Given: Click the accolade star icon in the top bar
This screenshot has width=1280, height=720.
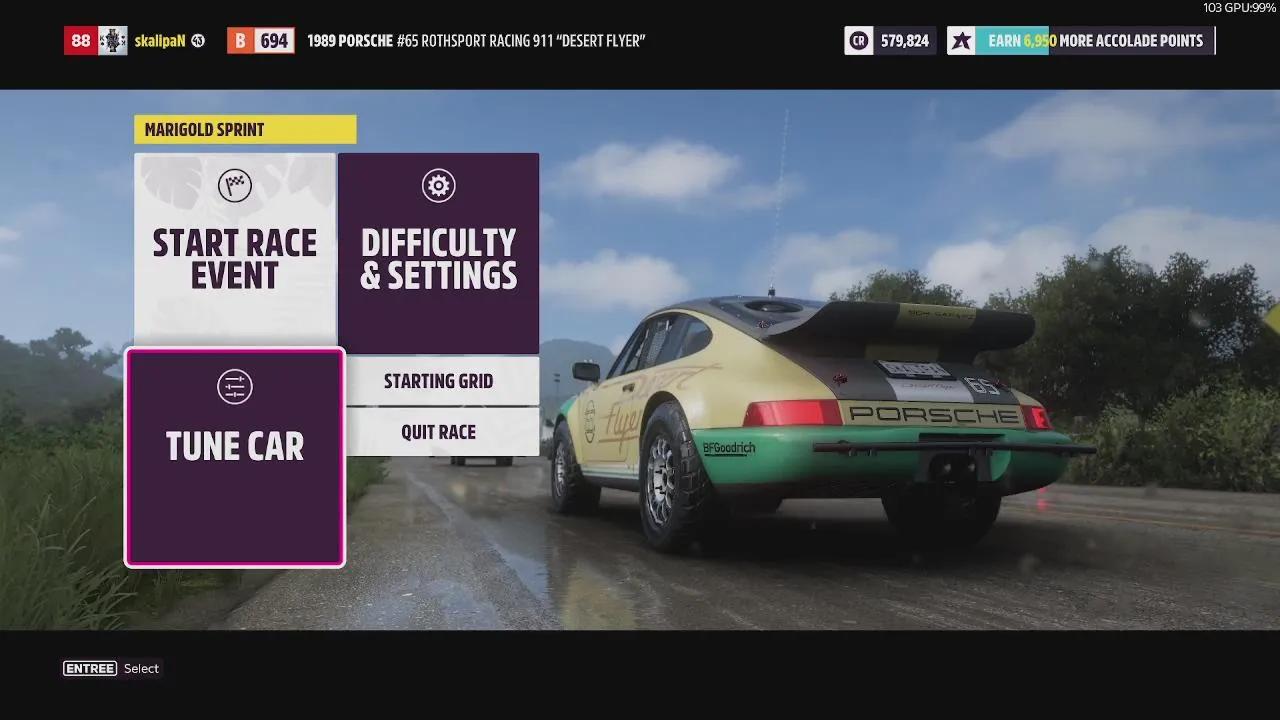Looking at the screenshot, I should coord(961,41).
